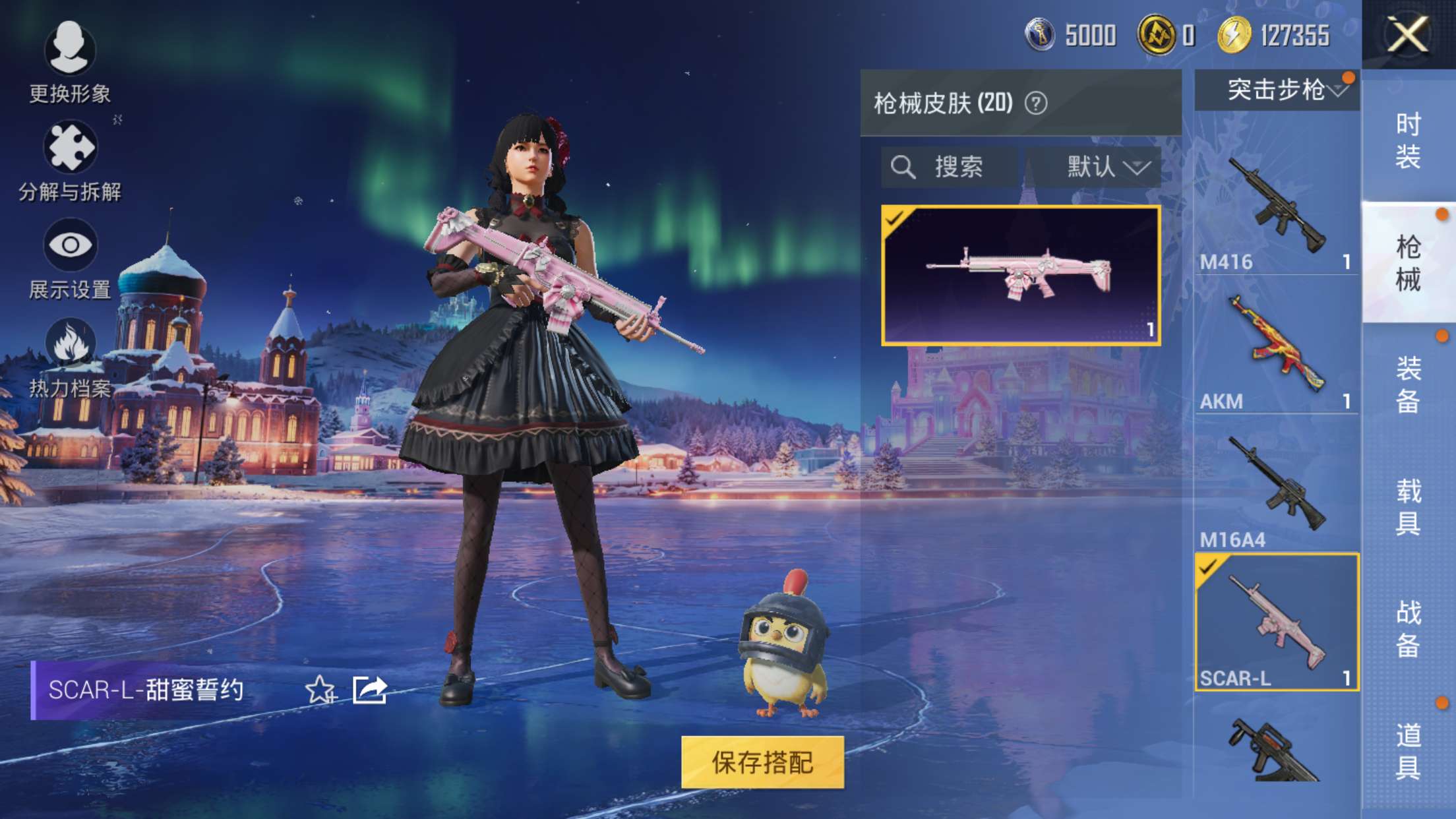Screen dimensions: 1456x819
Task: Click the 搜索 search field
Action: pos(950,167)
